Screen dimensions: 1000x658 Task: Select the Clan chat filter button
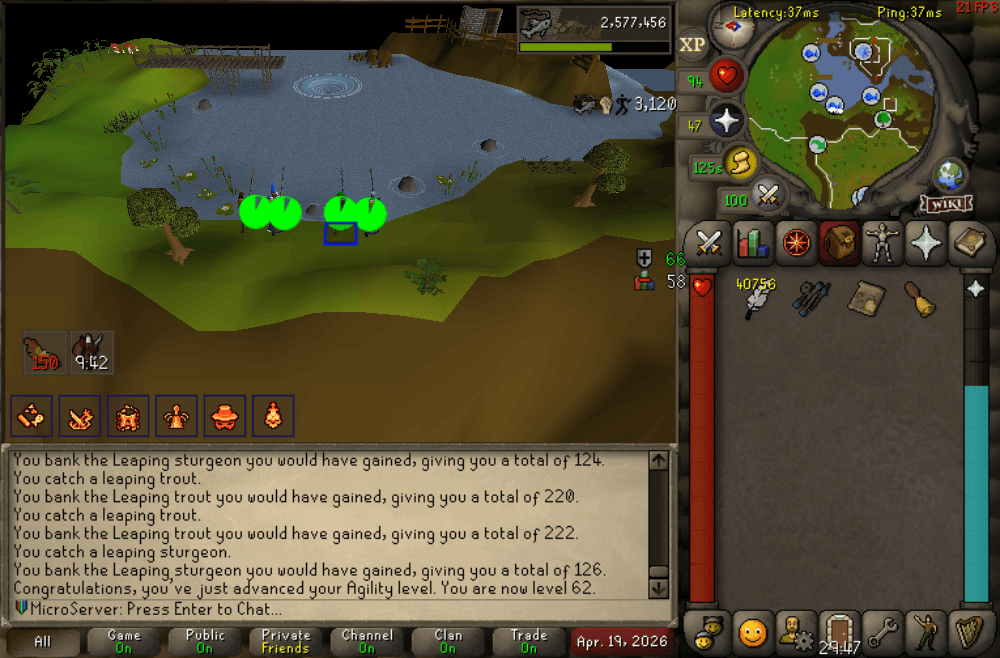click(x=448, y=641)
